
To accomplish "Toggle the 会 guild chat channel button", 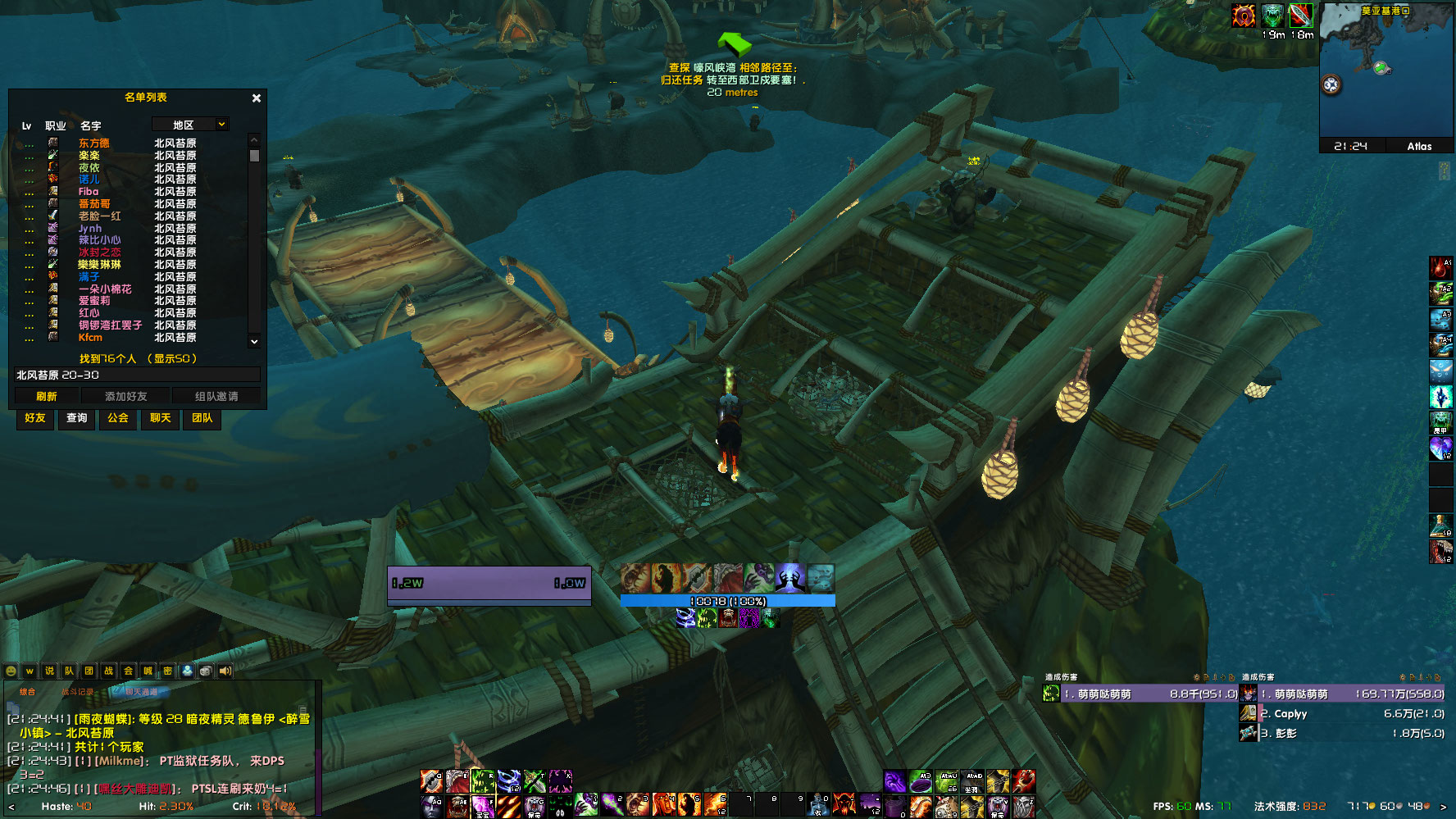I will coord(129,671).
